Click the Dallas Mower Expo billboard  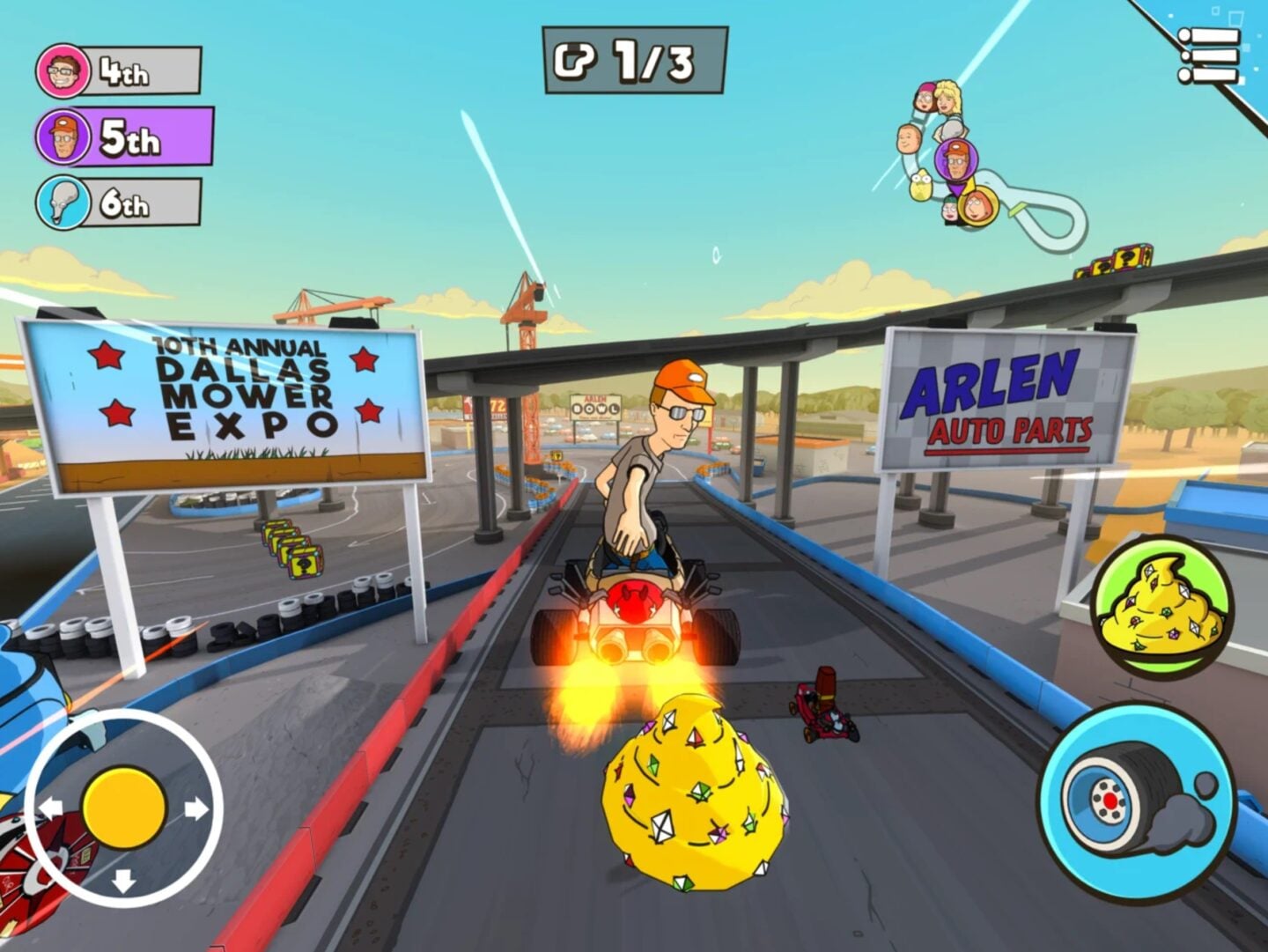pyautogui.click(x=231, y=401)
